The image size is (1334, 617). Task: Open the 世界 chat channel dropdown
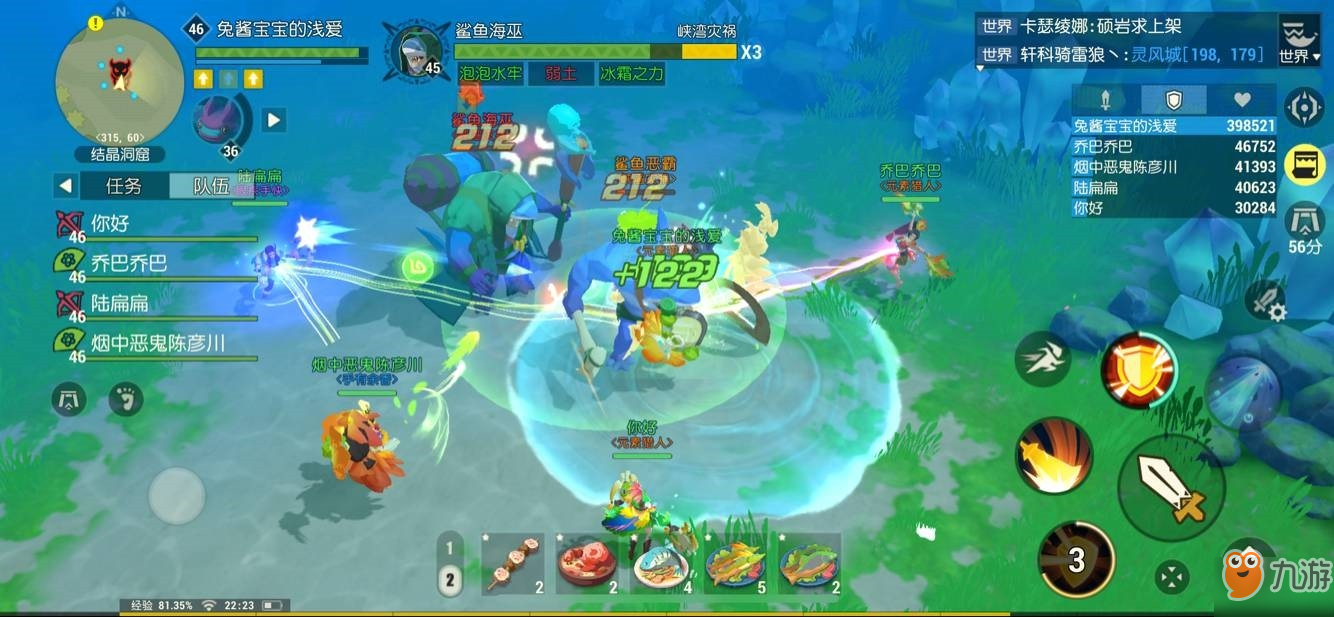(x=1300, y=44)
